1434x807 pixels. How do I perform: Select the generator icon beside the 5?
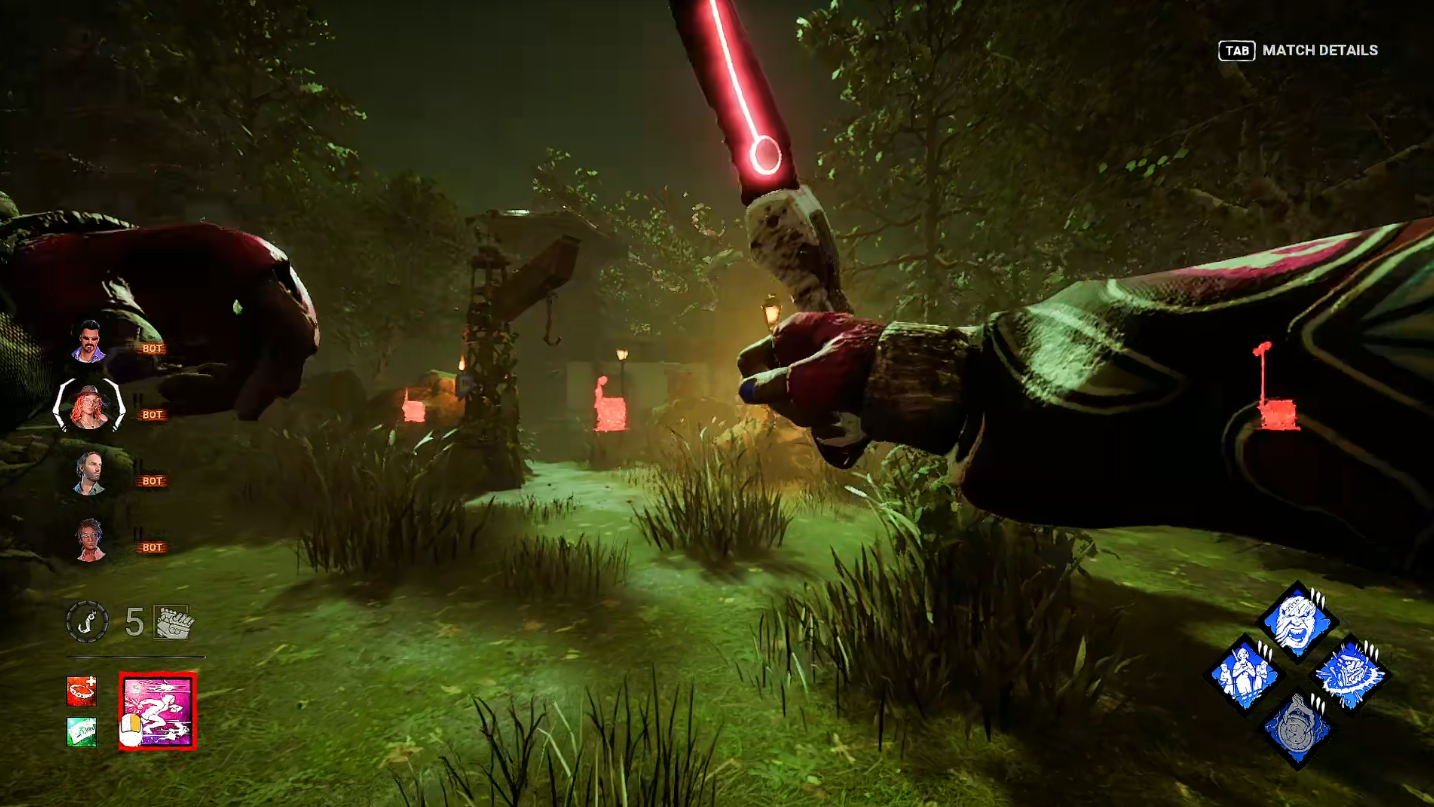tap(174, 622)
